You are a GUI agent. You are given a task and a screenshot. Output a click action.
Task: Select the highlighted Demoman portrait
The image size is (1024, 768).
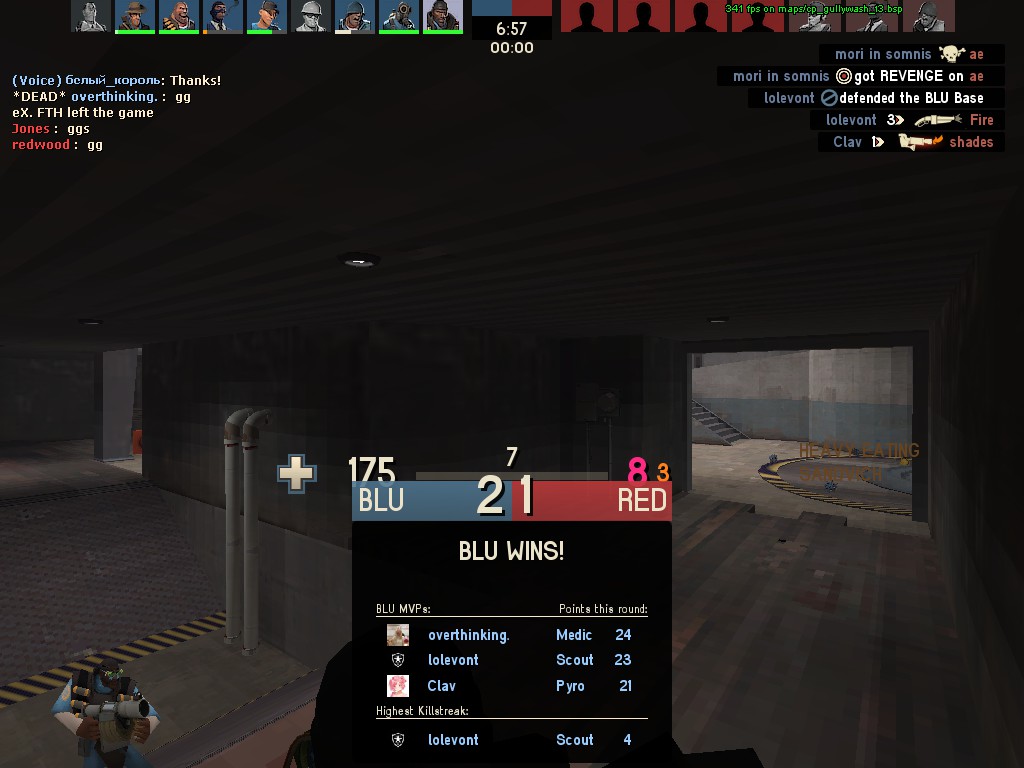pos(443,16)
